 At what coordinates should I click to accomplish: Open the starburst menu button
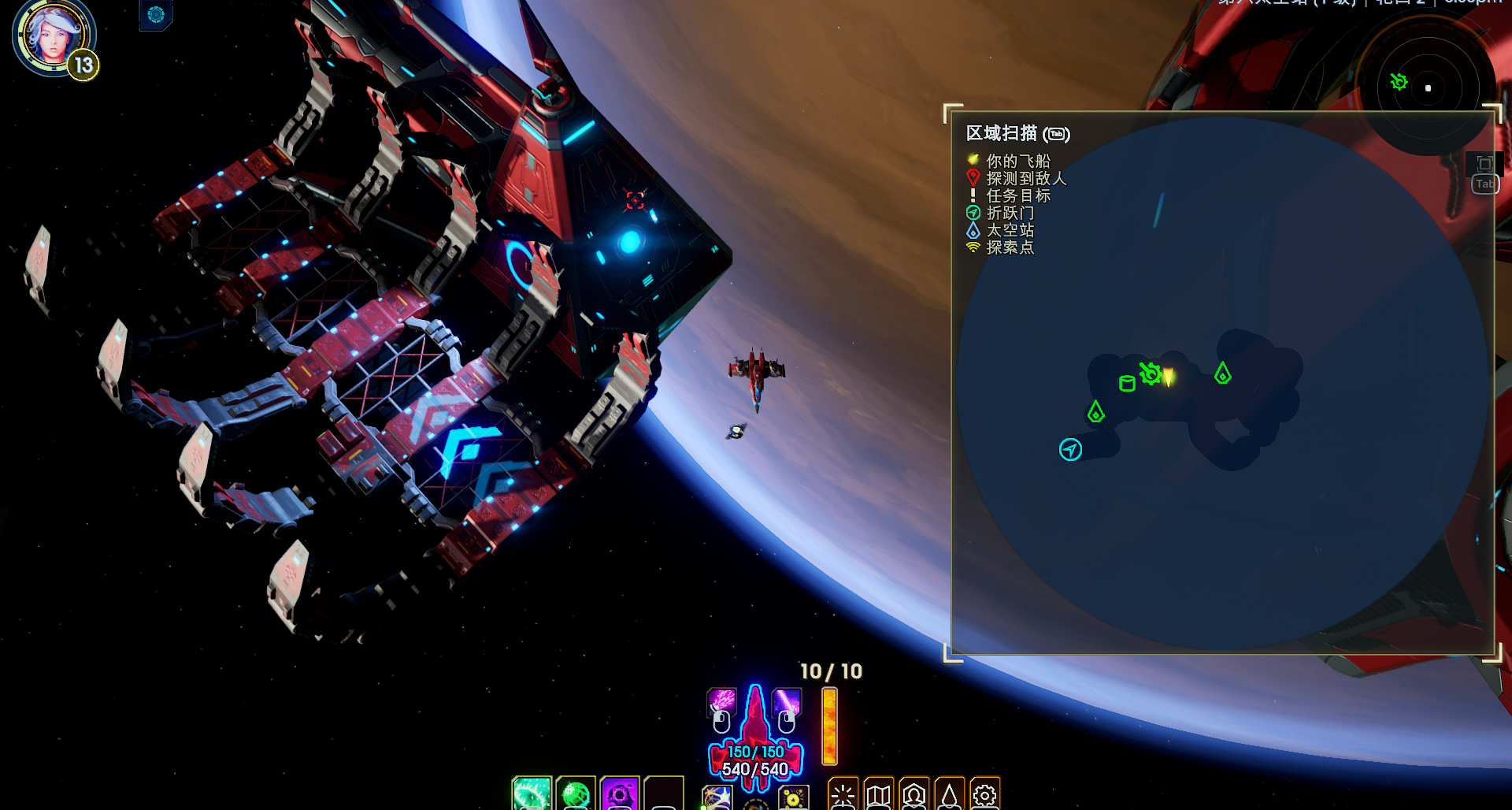coord(843,795)
